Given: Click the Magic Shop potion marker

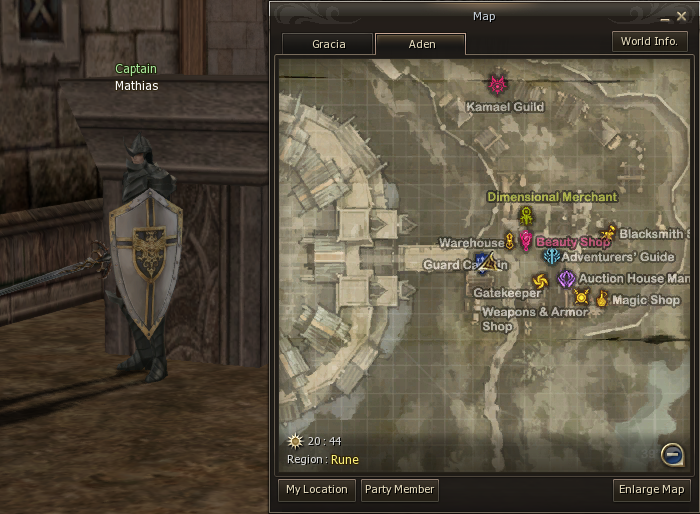Looking at the screenshot, I should (x=602, y=297).
